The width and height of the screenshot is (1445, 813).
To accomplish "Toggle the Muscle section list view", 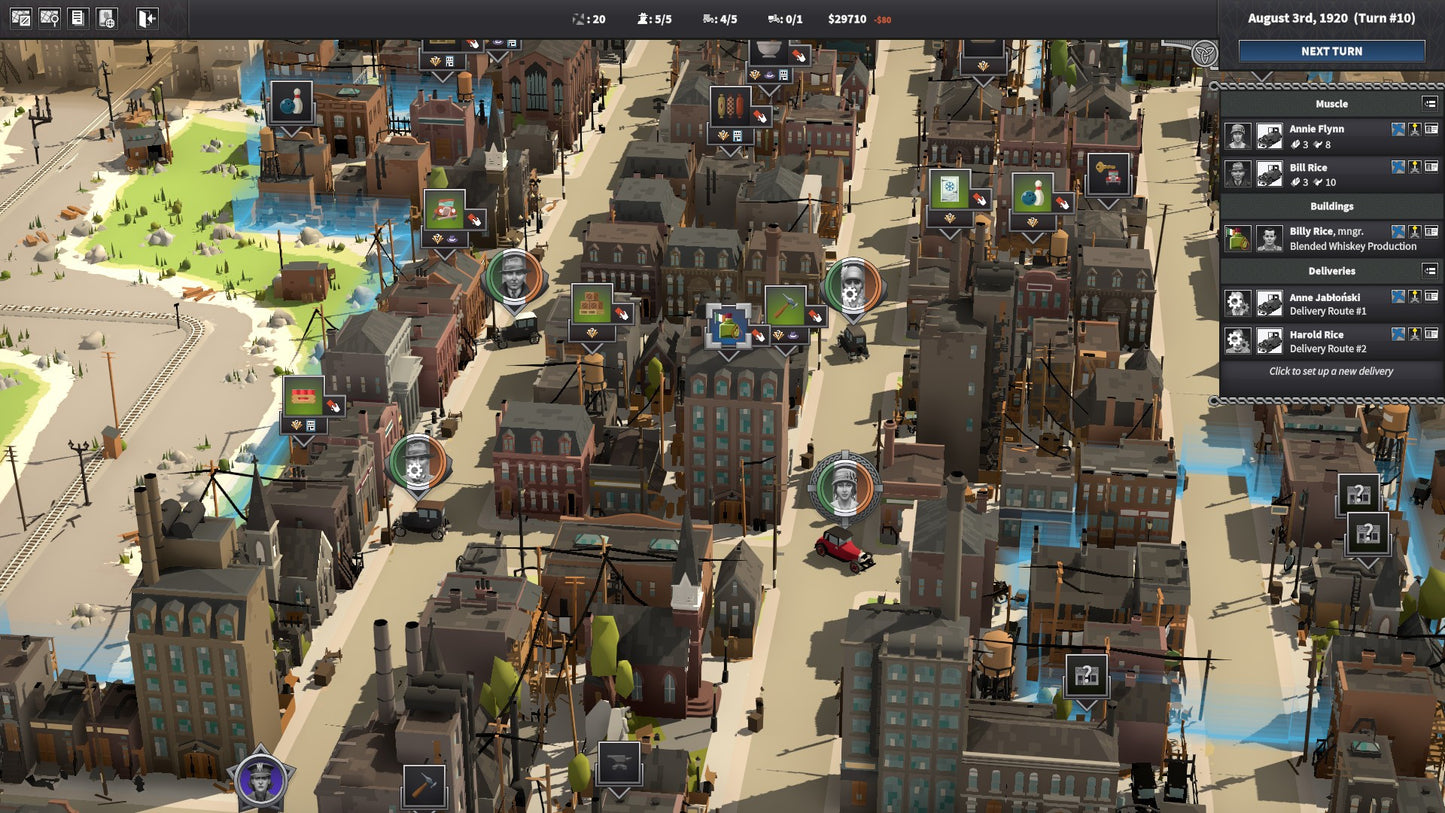I will tap(1430, 103).
